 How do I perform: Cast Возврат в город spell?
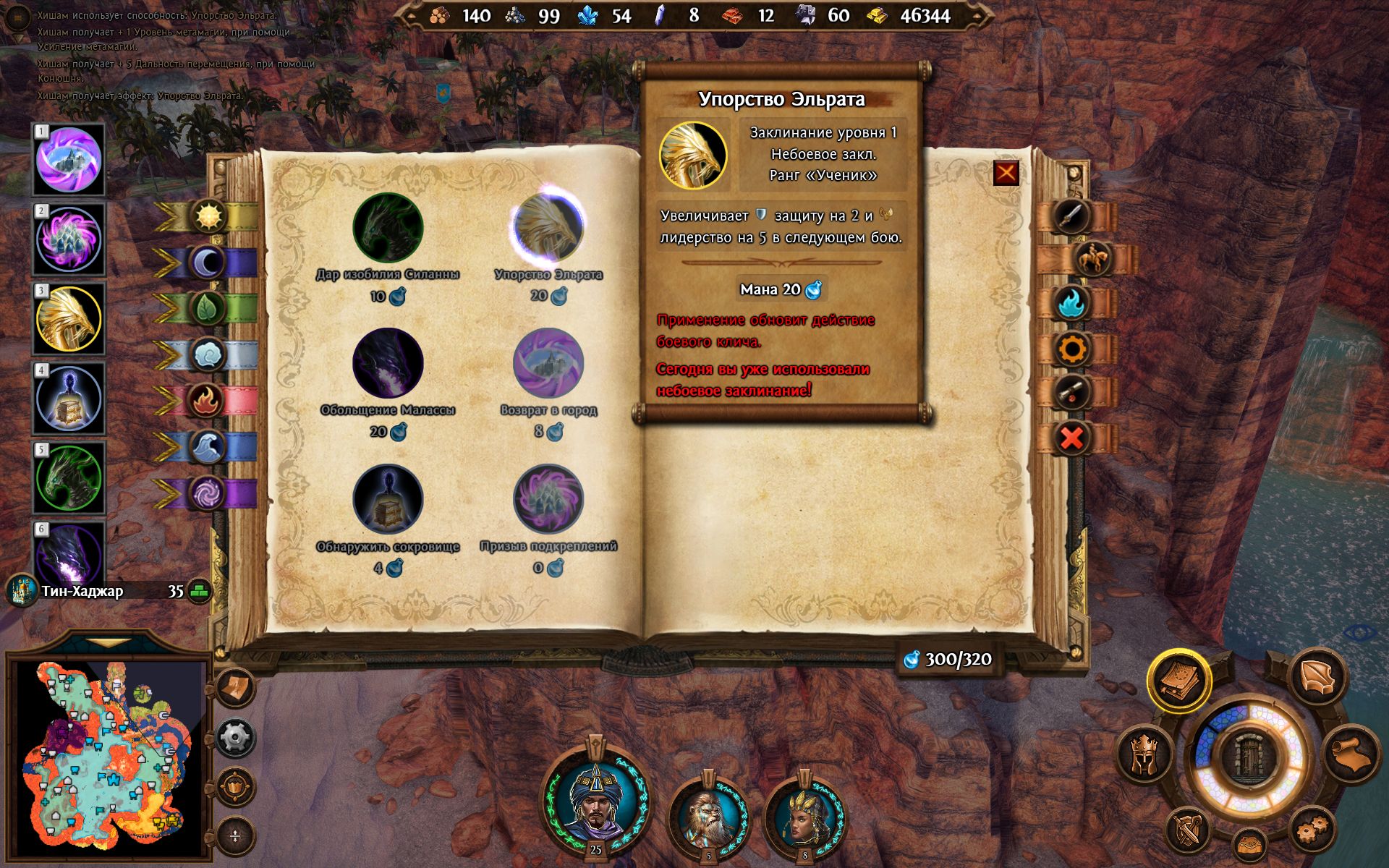point(548,363)
